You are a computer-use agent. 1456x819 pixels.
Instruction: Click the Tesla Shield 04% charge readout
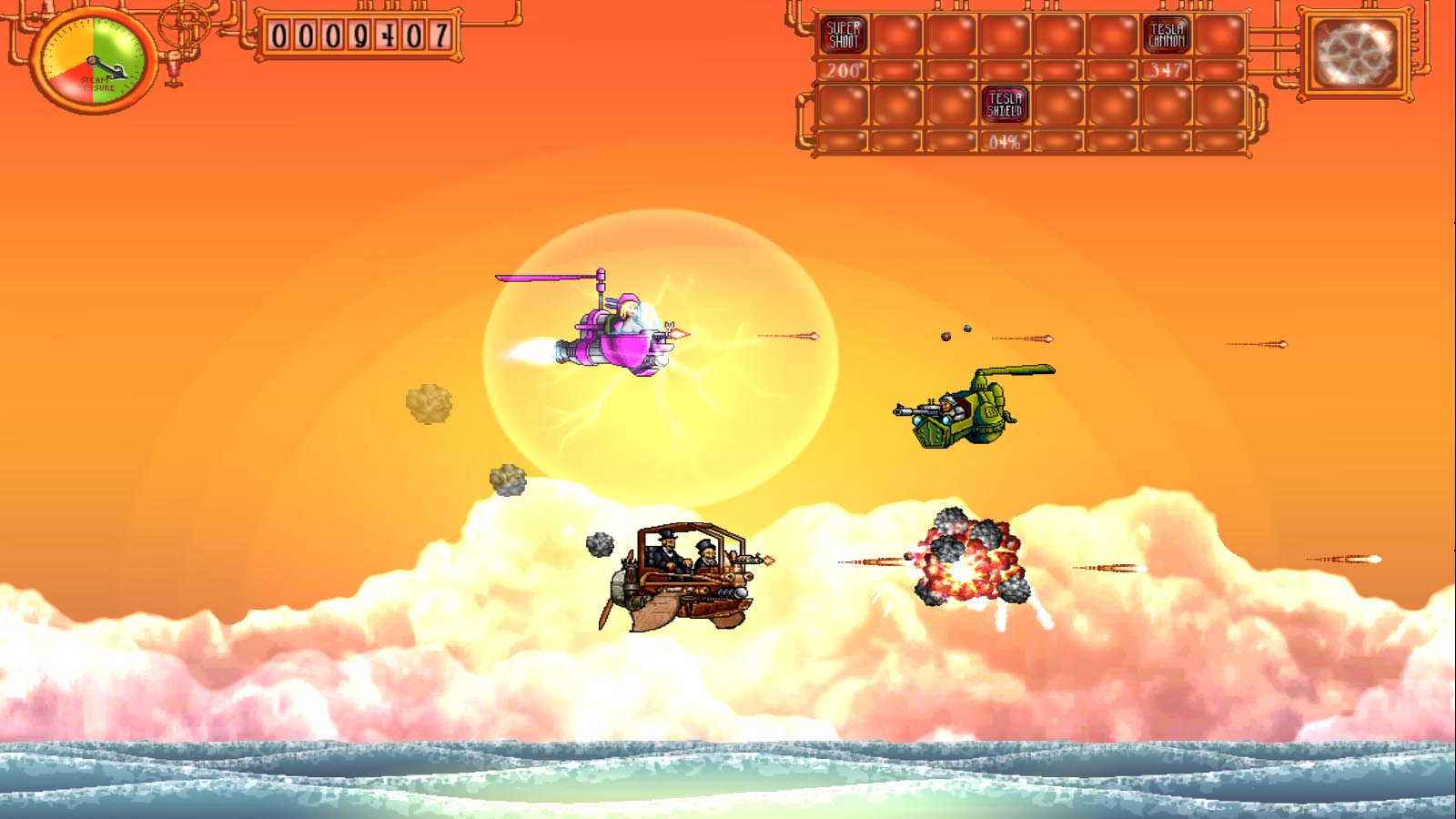1006,142
